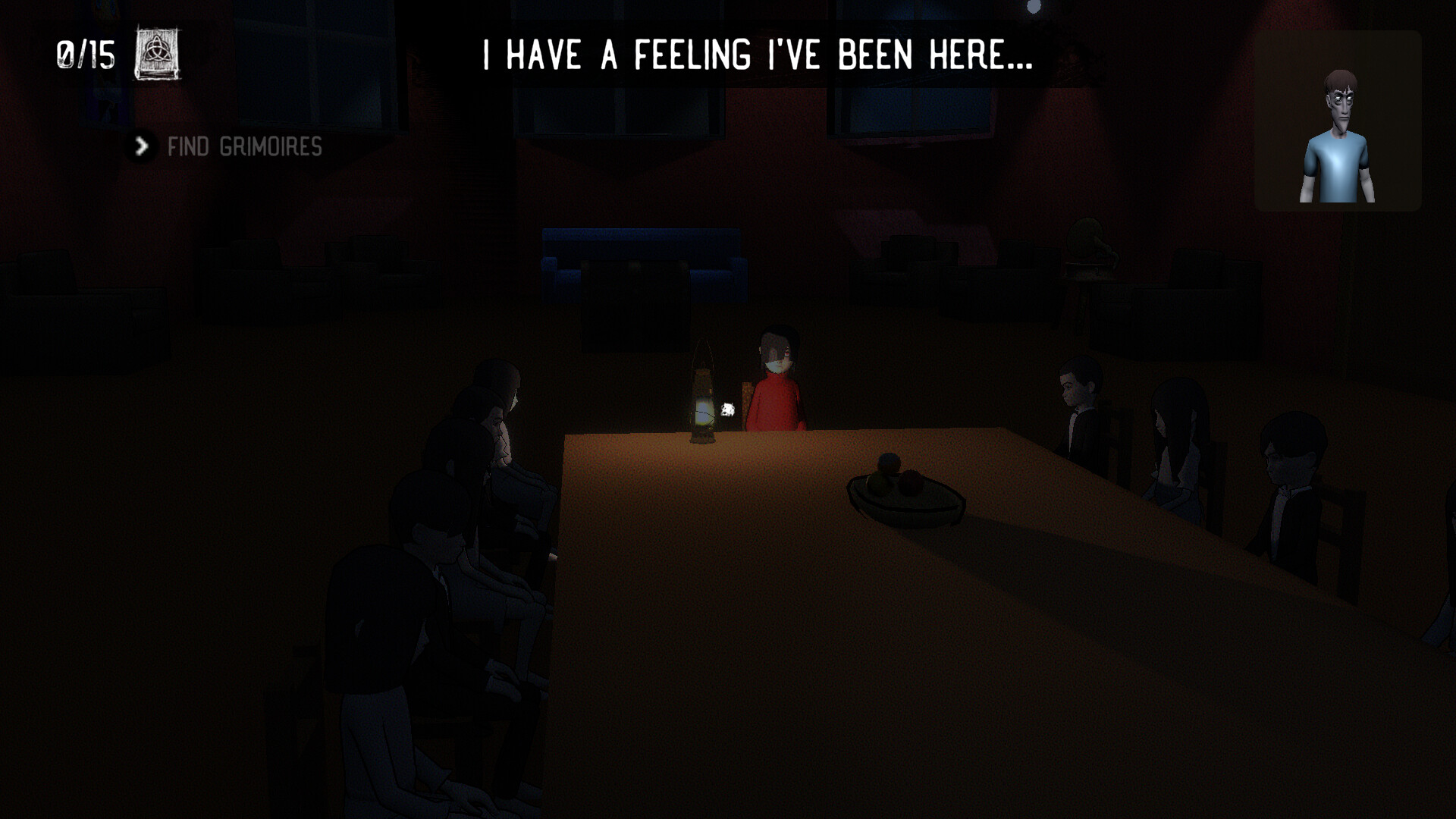
Task: Click the glowing lantern on the table
Action: [704, 402]
